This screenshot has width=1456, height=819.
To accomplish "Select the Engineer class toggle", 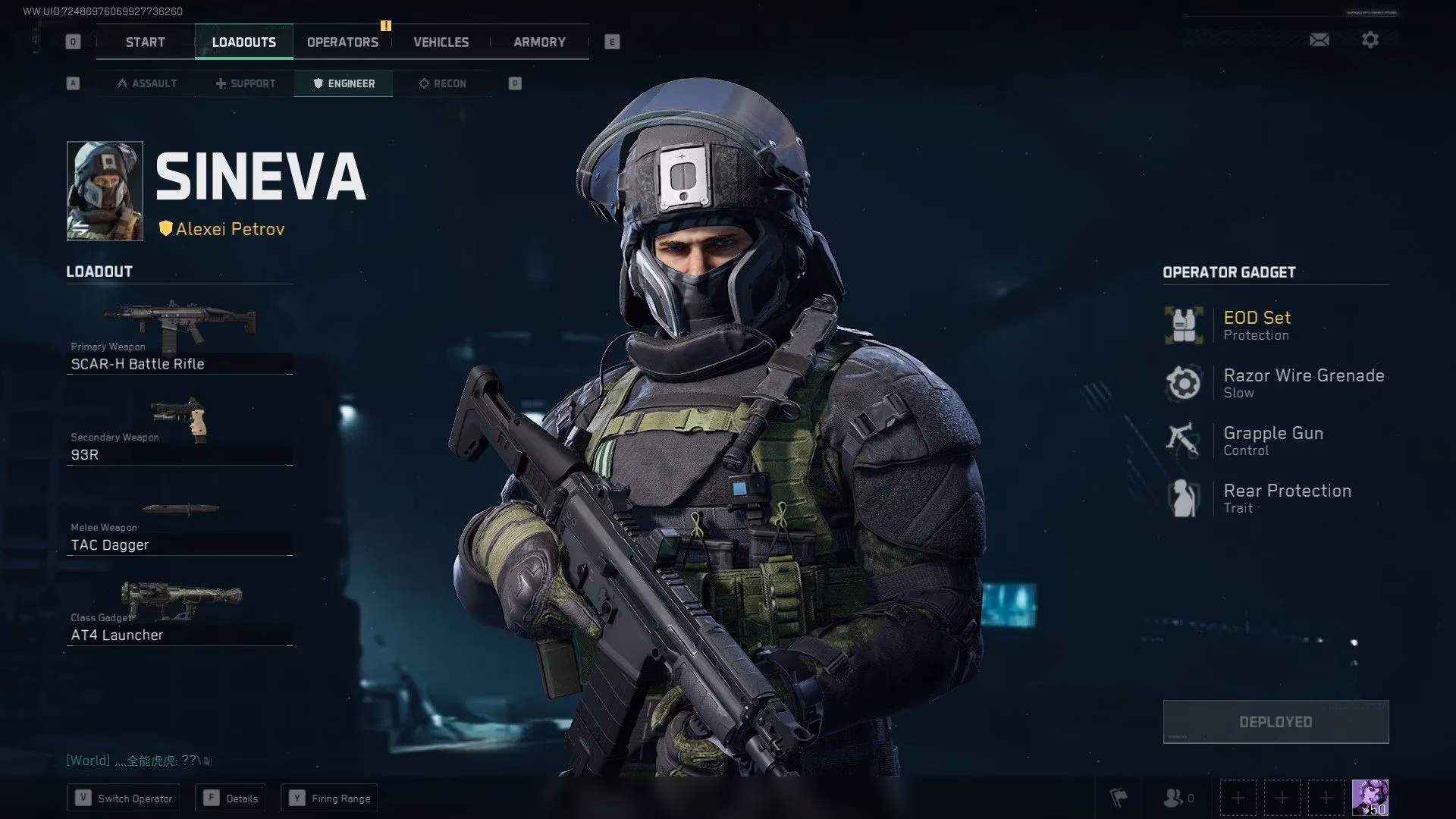I will coord(343,83).
